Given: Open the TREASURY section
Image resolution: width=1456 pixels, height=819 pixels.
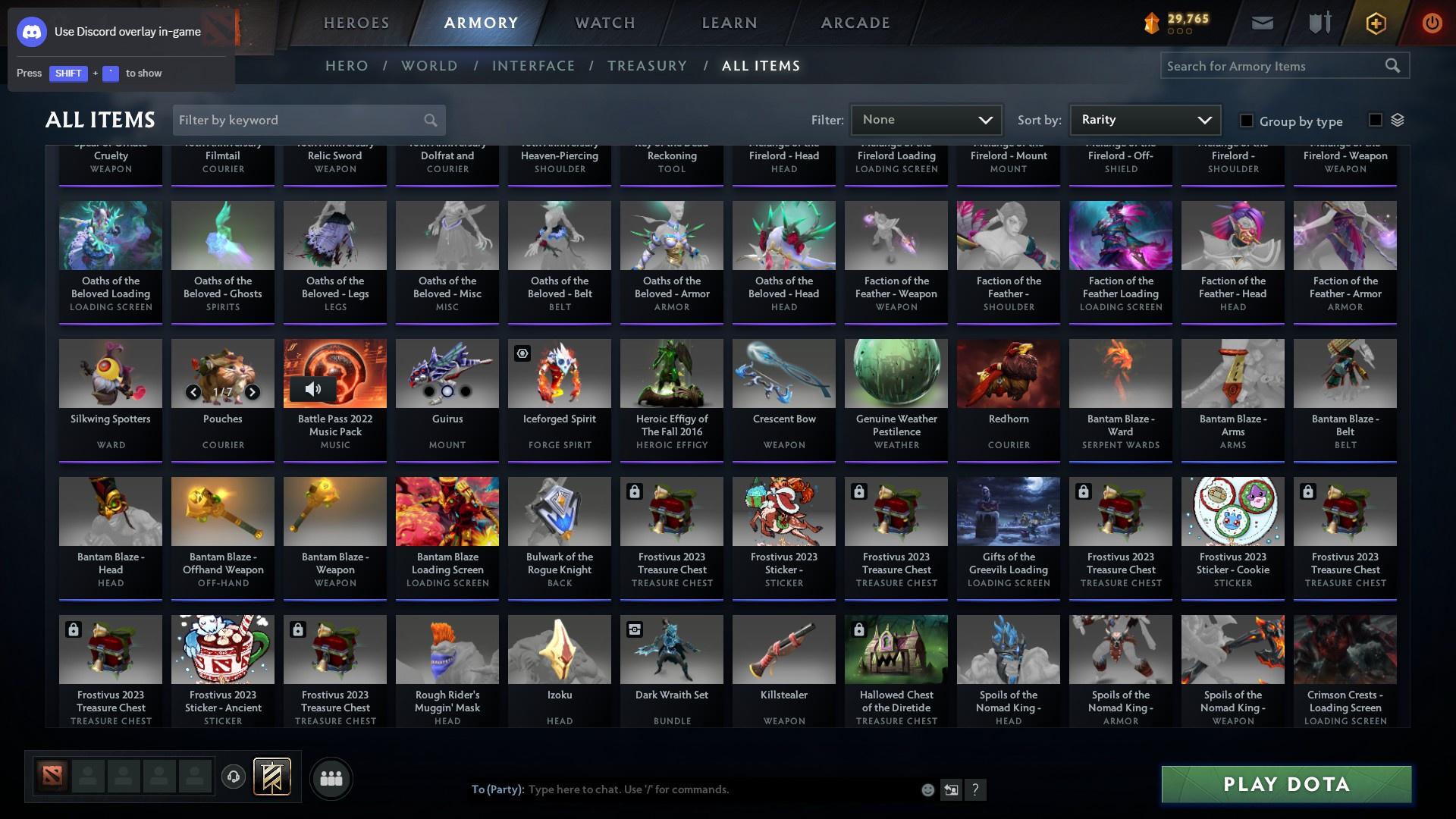Looking at the screenshot, I should coord(647,66).
